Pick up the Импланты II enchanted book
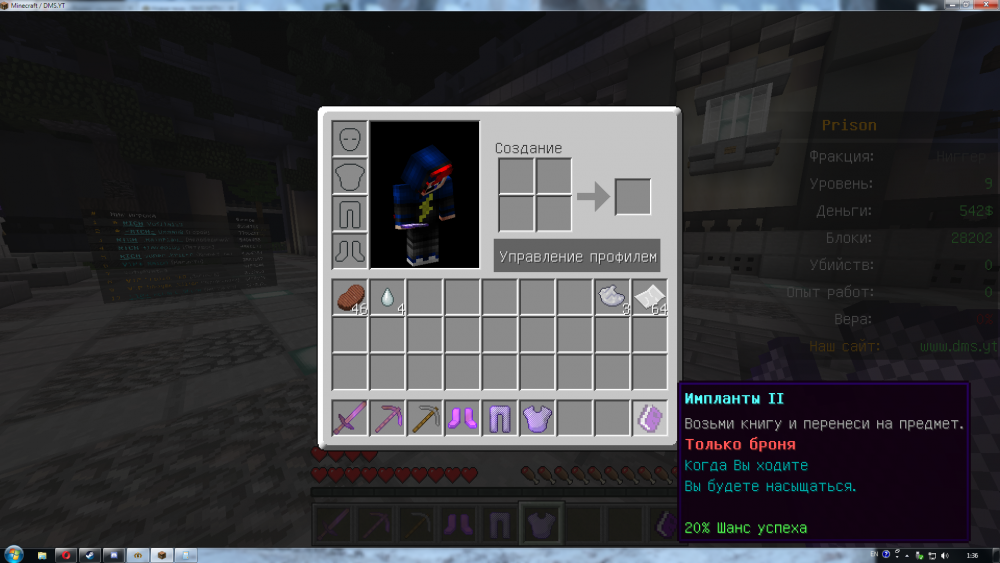The image size is (1000, 563). [650, 415]
